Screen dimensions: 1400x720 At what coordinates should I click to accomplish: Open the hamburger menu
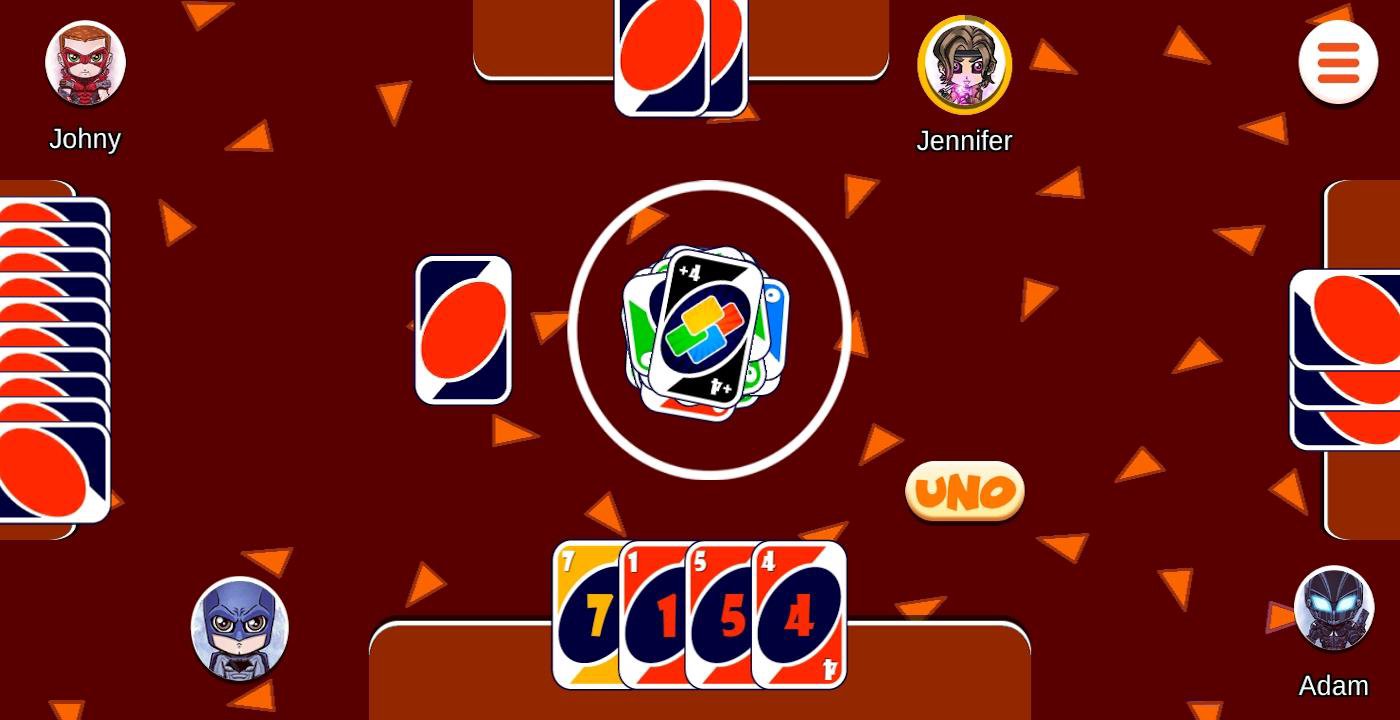pyautogui.click(x=1338, y=62)
